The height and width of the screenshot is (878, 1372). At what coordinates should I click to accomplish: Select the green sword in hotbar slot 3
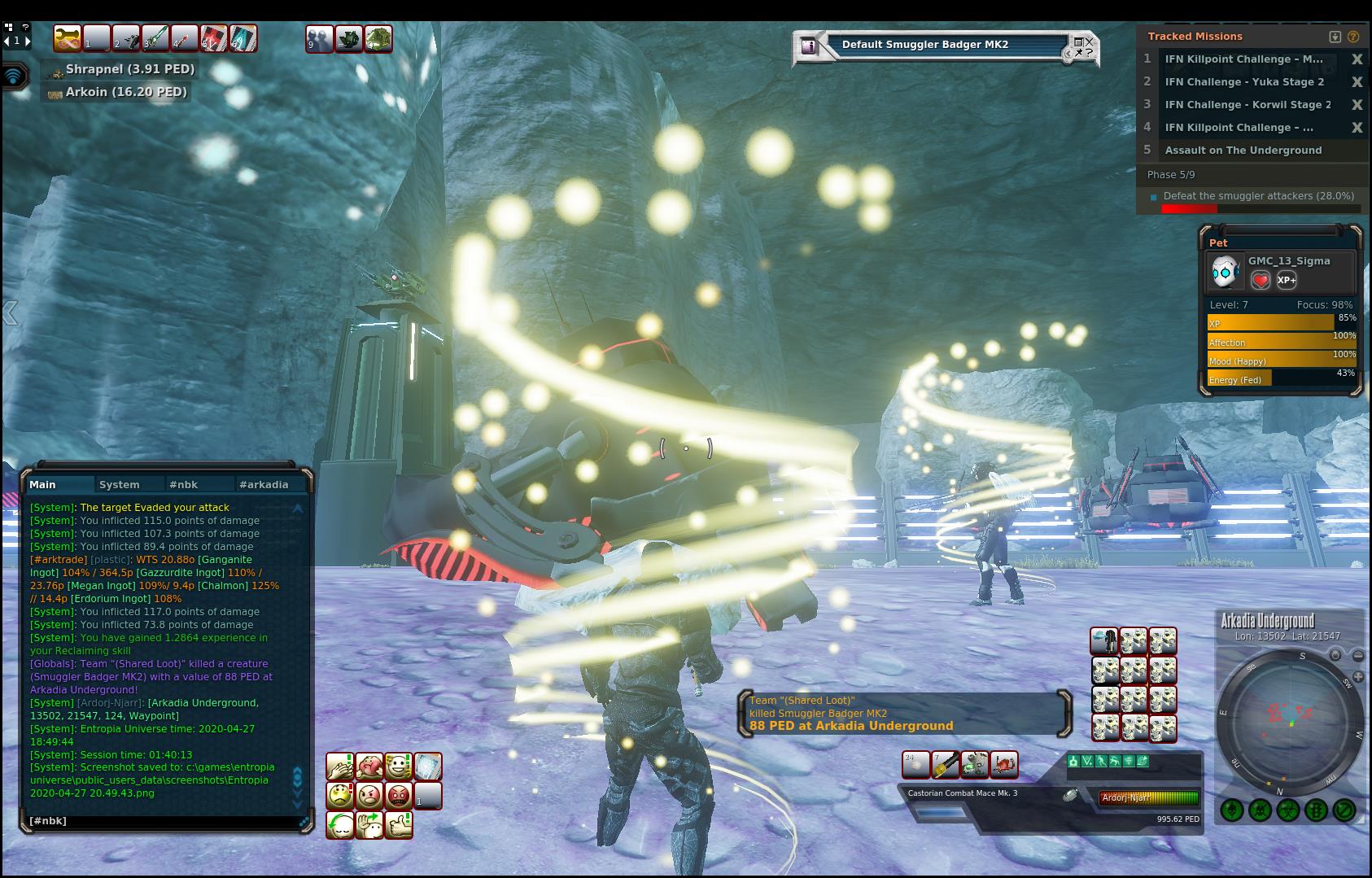pos(155,38)
